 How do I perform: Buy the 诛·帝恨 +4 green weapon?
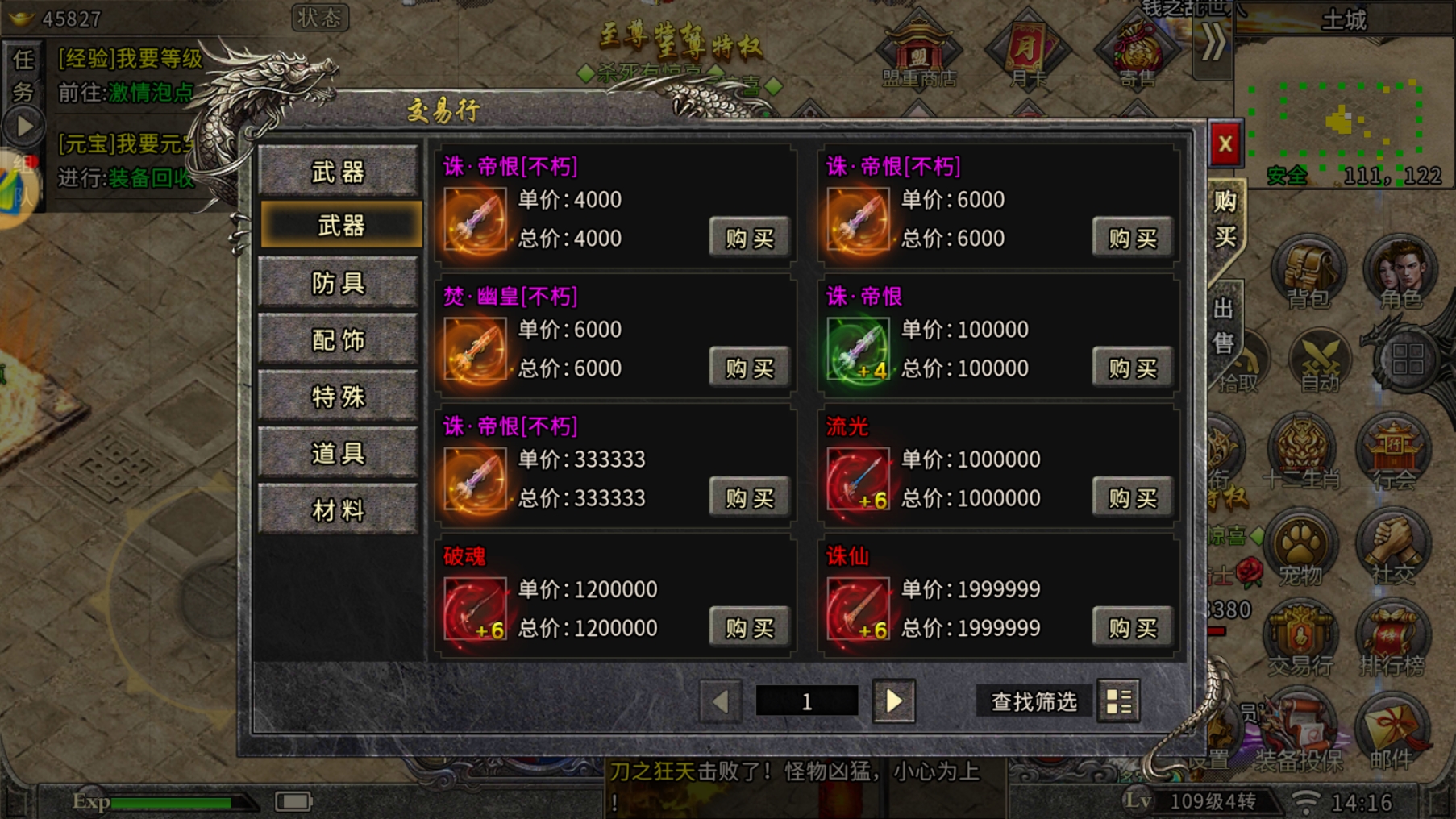(1132, 368)
